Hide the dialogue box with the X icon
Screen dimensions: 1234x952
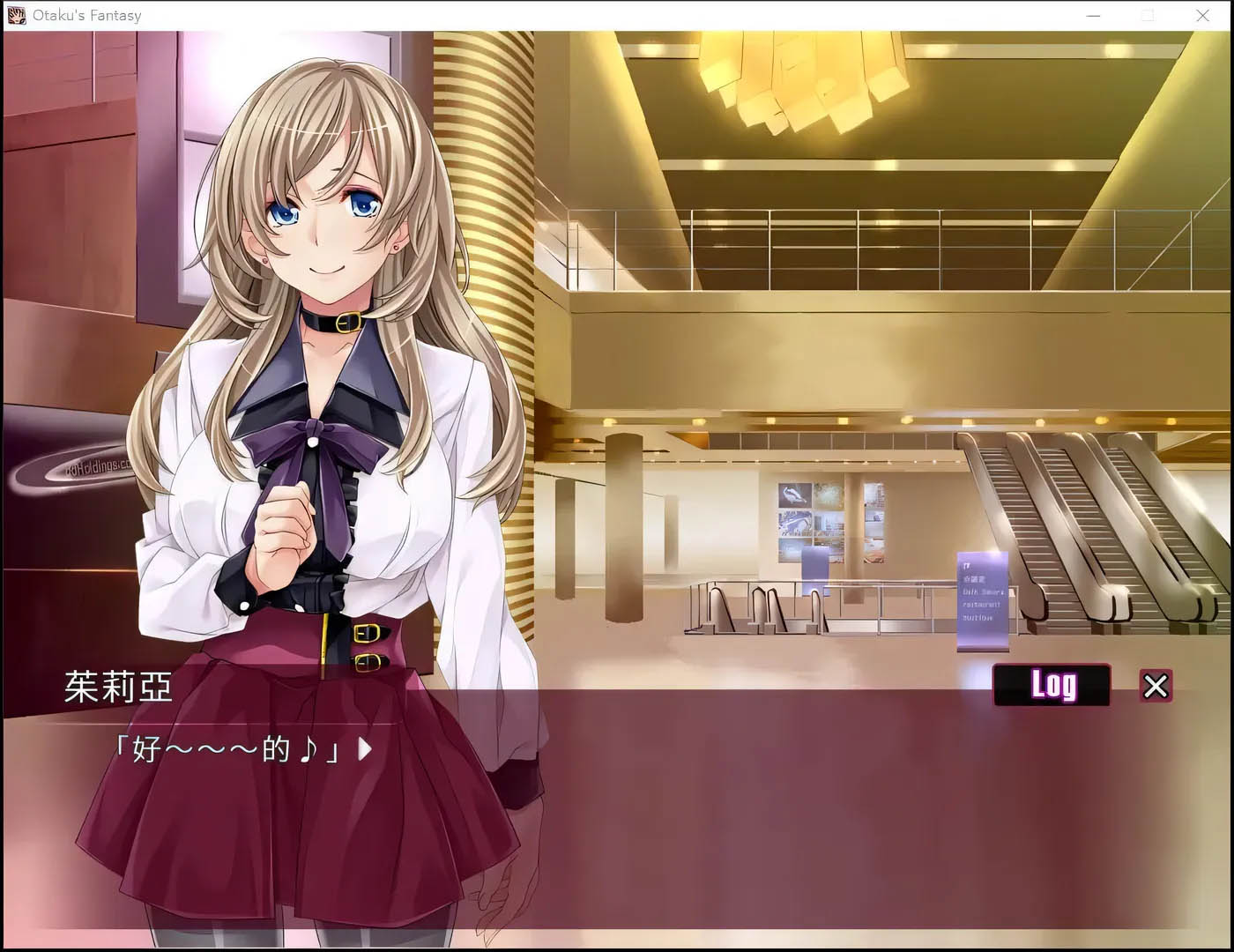(1156, 686)
